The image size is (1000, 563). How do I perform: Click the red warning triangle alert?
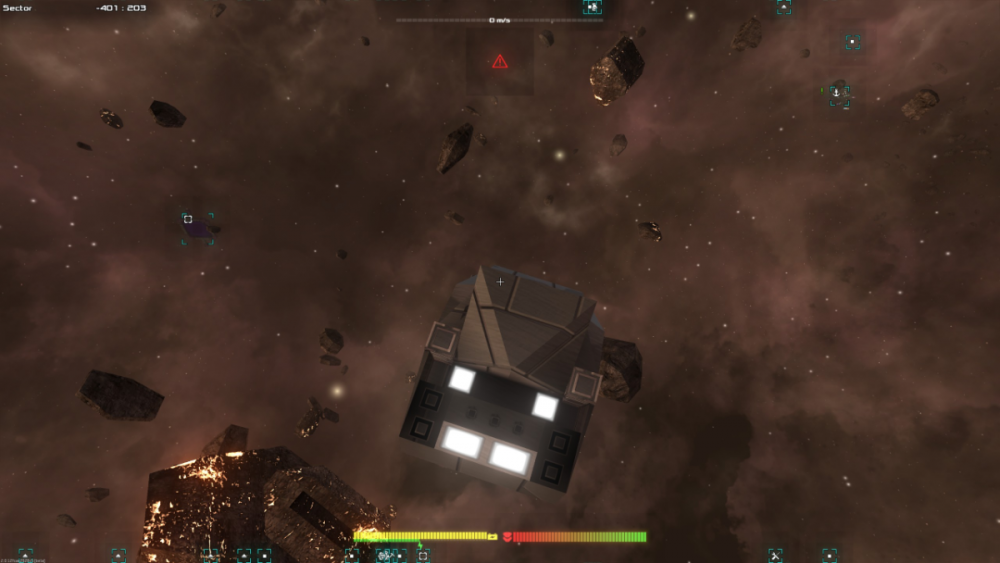(x=500, y=62)
